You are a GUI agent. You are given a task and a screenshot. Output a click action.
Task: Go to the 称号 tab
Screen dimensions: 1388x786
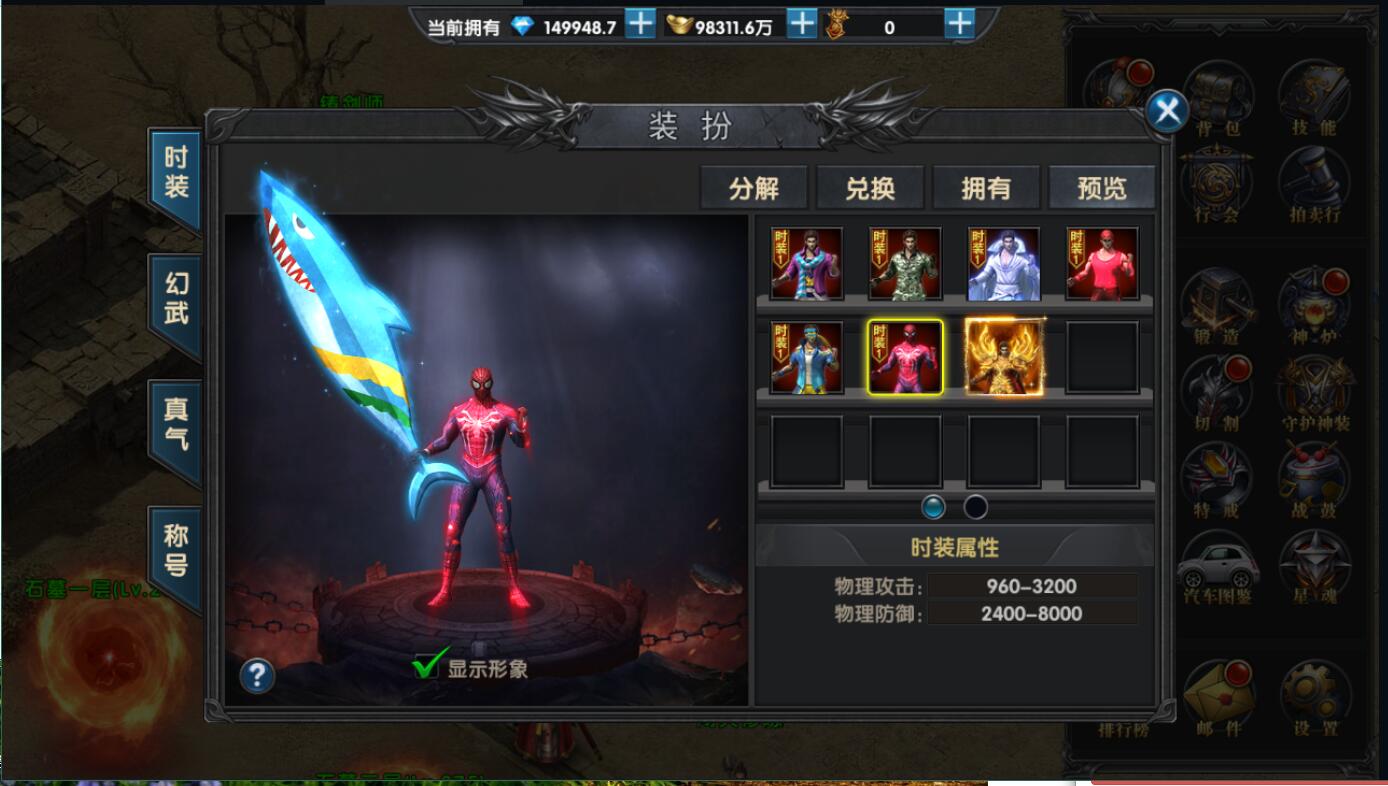coord(176,551)
